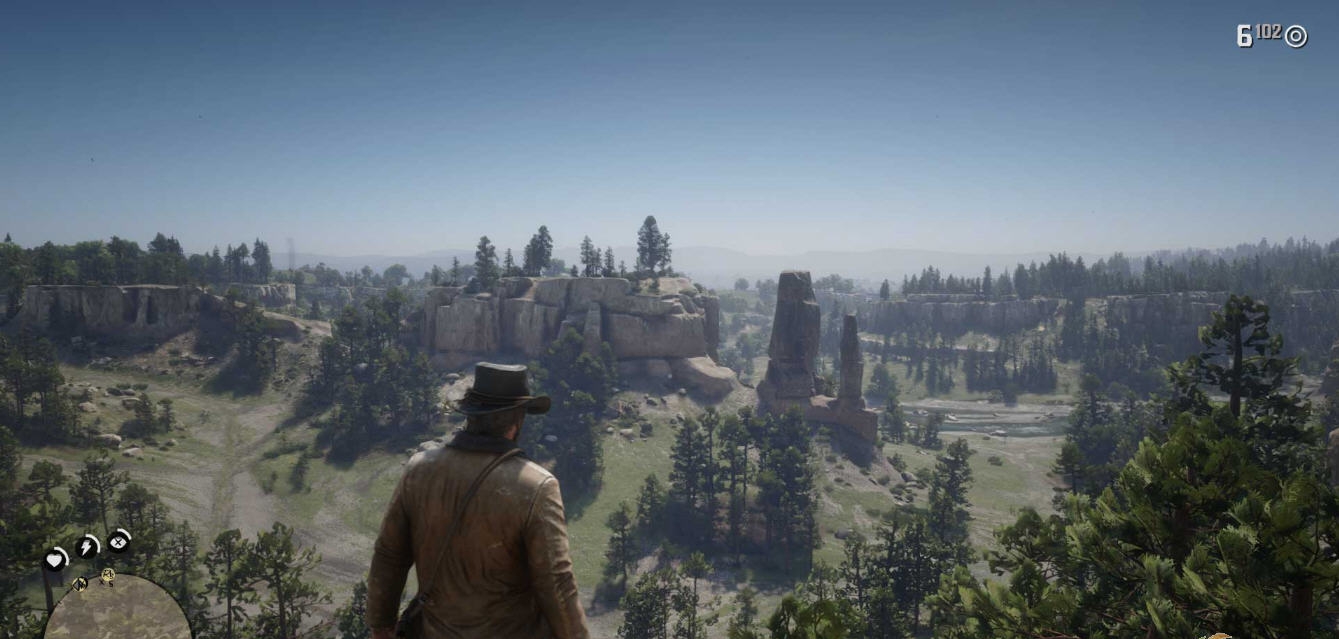Open the circular minimap
The width and height of the screenshot is (1339, 639).
click(x=116, y=610)
